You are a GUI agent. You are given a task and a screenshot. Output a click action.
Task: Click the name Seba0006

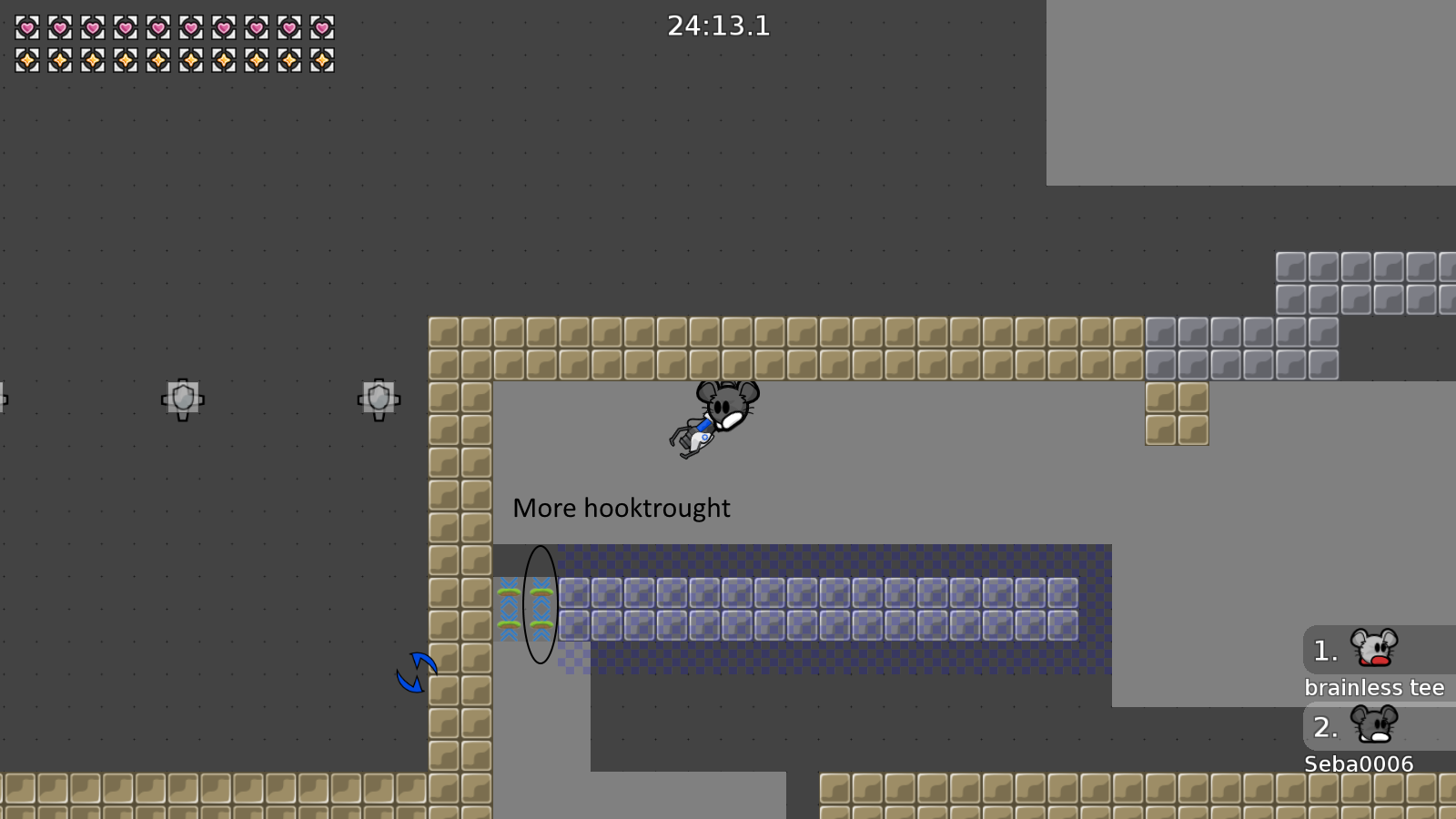[x=1360, y=764]
